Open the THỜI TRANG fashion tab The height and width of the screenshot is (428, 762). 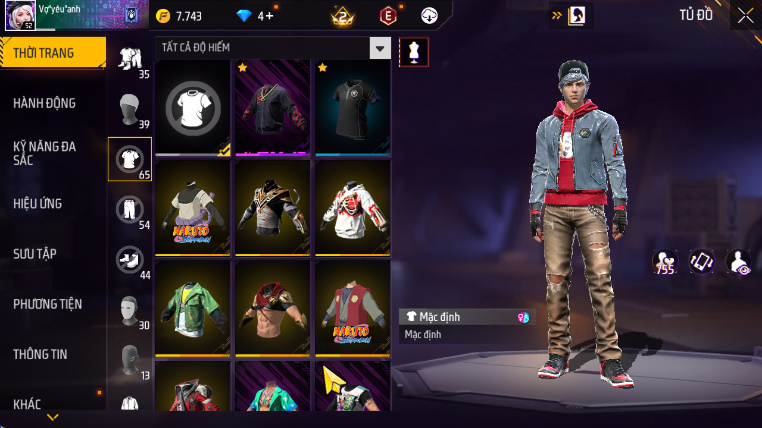click(x=52, y=53)
